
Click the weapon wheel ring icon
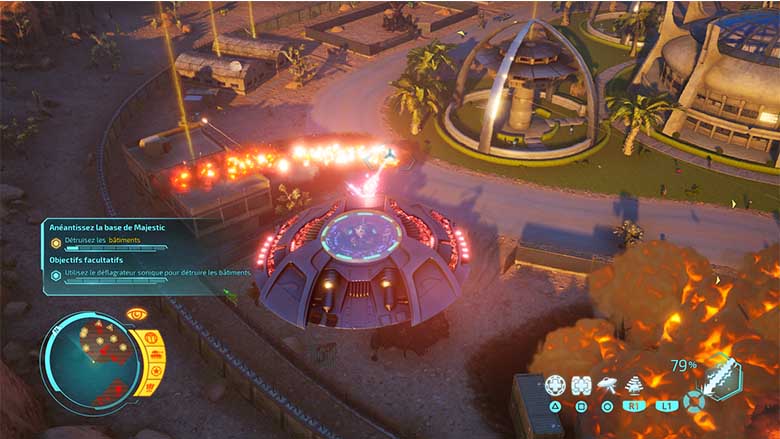pos(694,401)
